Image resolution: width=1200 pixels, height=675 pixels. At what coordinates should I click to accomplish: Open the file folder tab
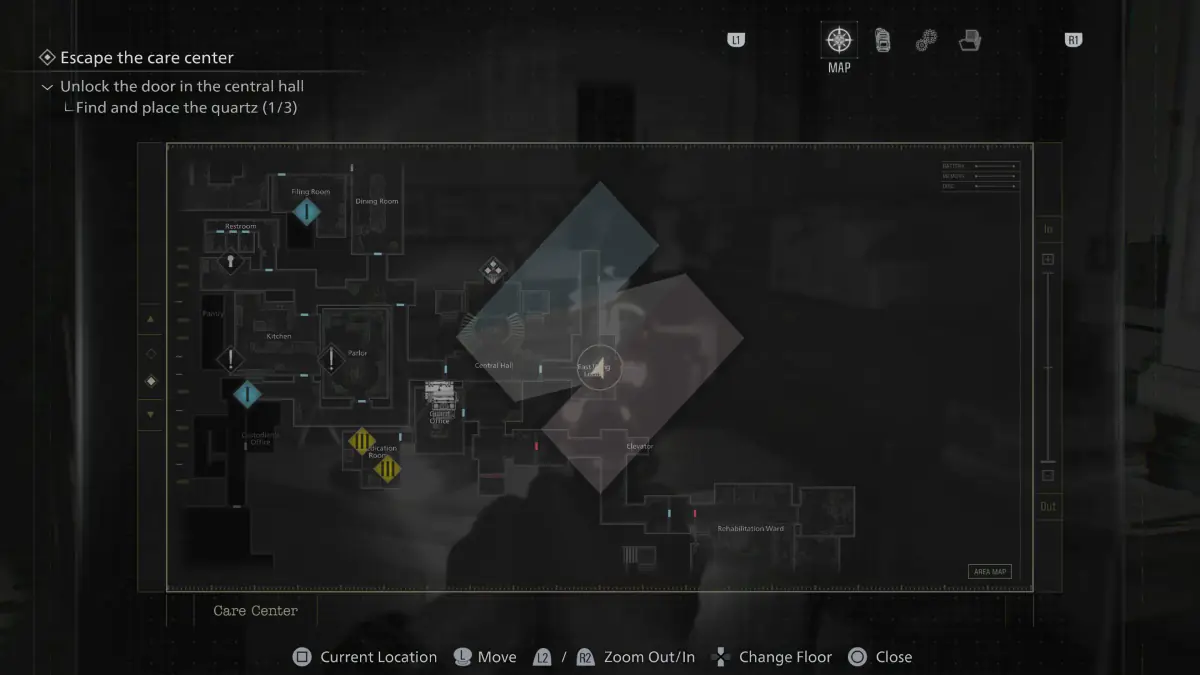(969, 41)
